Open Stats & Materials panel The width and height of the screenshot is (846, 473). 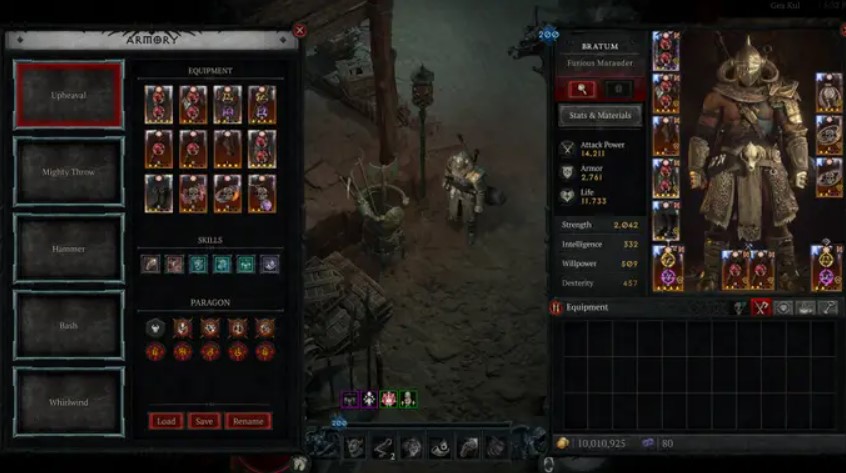pyautogui.click(x=600, y=115)
